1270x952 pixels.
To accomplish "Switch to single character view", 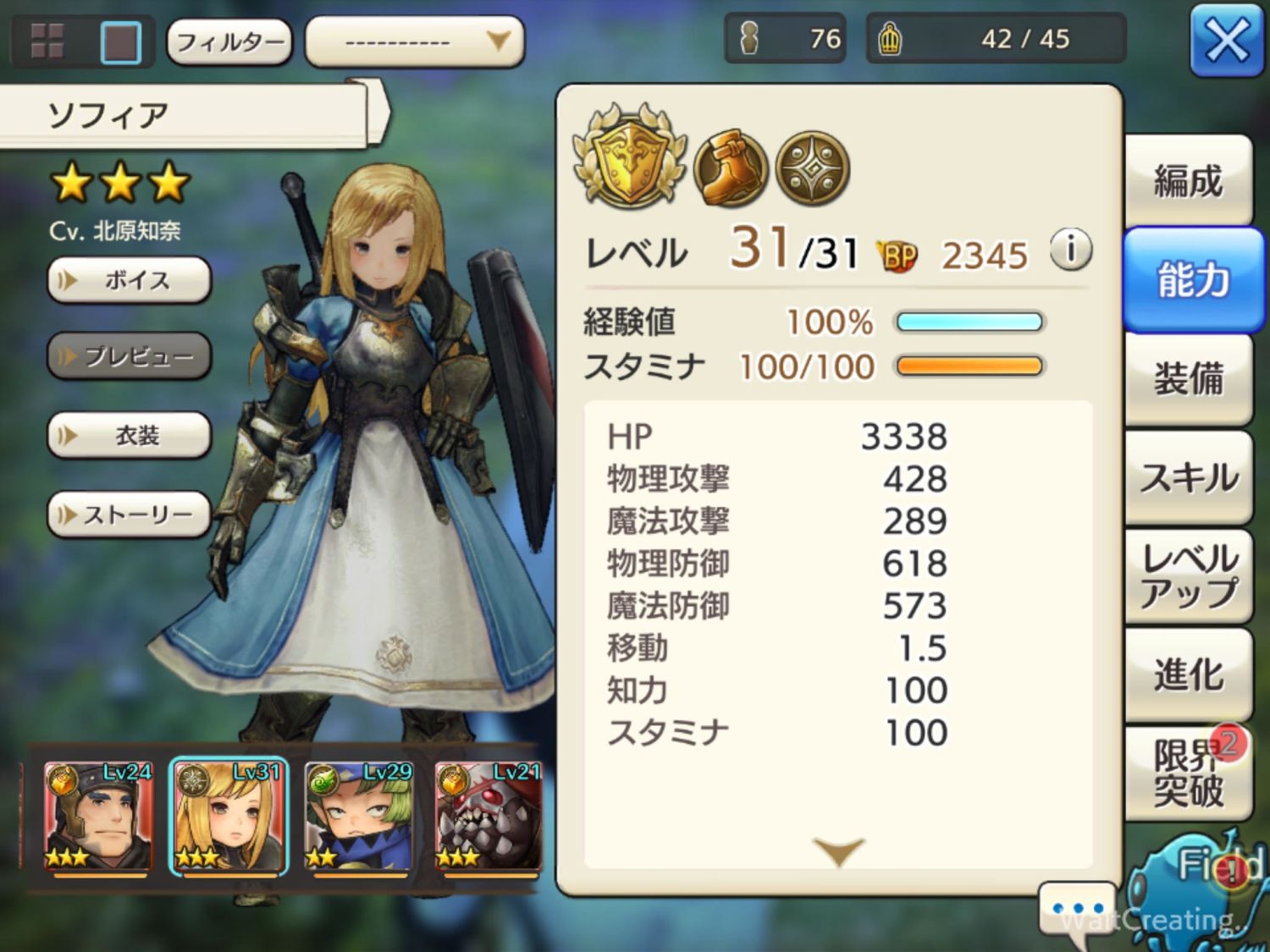I will (x=120, y=41).
